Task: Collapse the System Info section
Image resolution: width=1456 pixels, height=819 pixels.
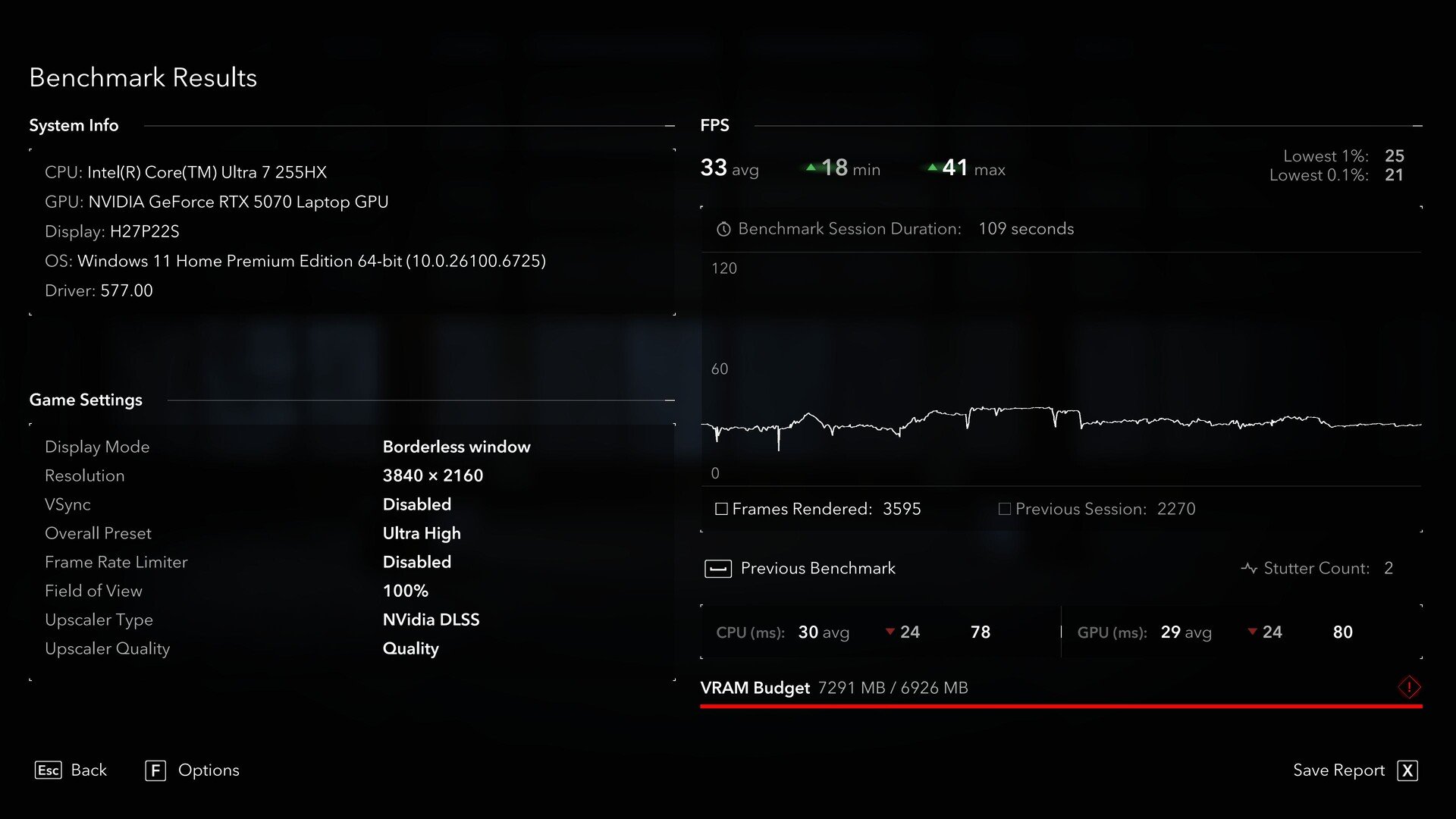Action: [x=670, y=126]
